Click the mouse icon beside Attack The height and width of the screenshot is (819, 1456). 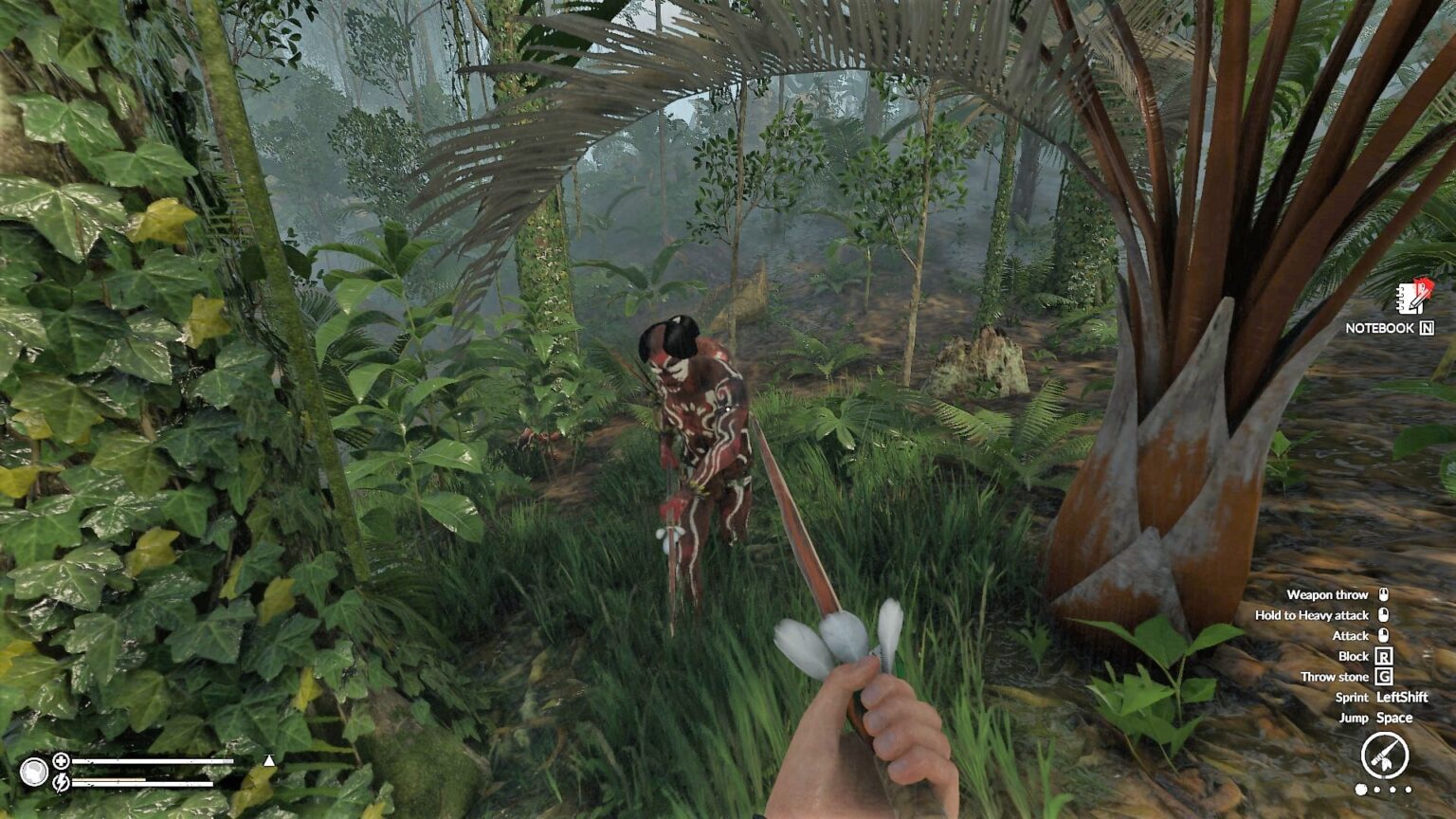(x=1384, y=635)
